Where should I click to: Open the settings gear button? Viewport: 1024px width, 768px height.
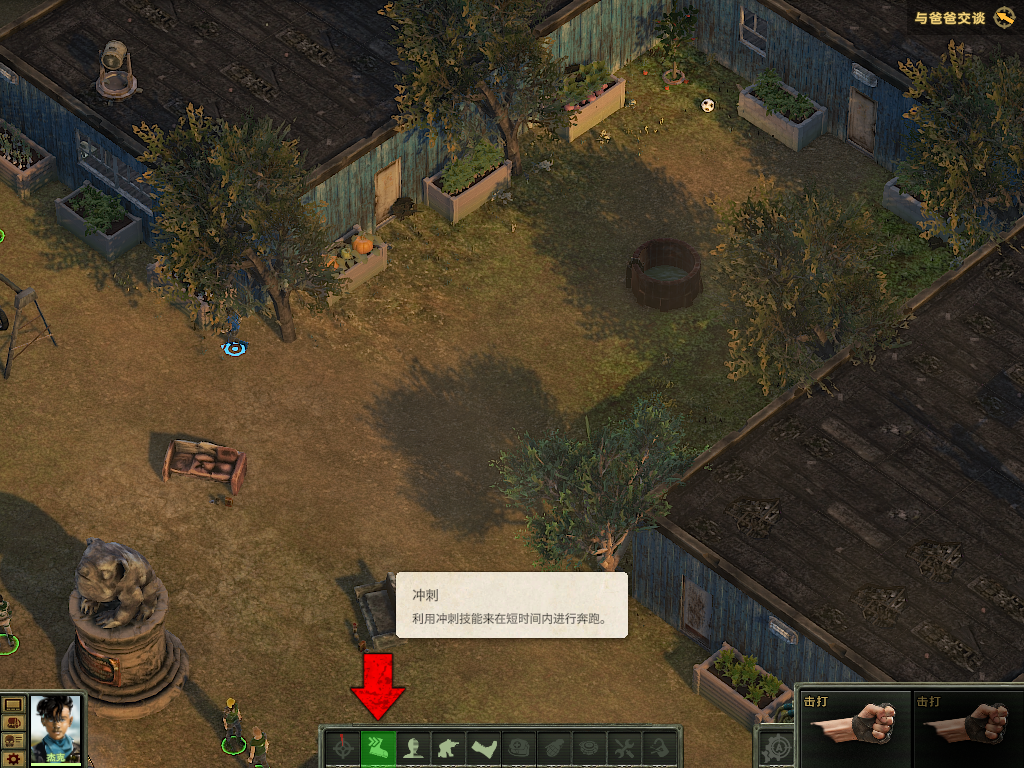click(x=14, y=758)
